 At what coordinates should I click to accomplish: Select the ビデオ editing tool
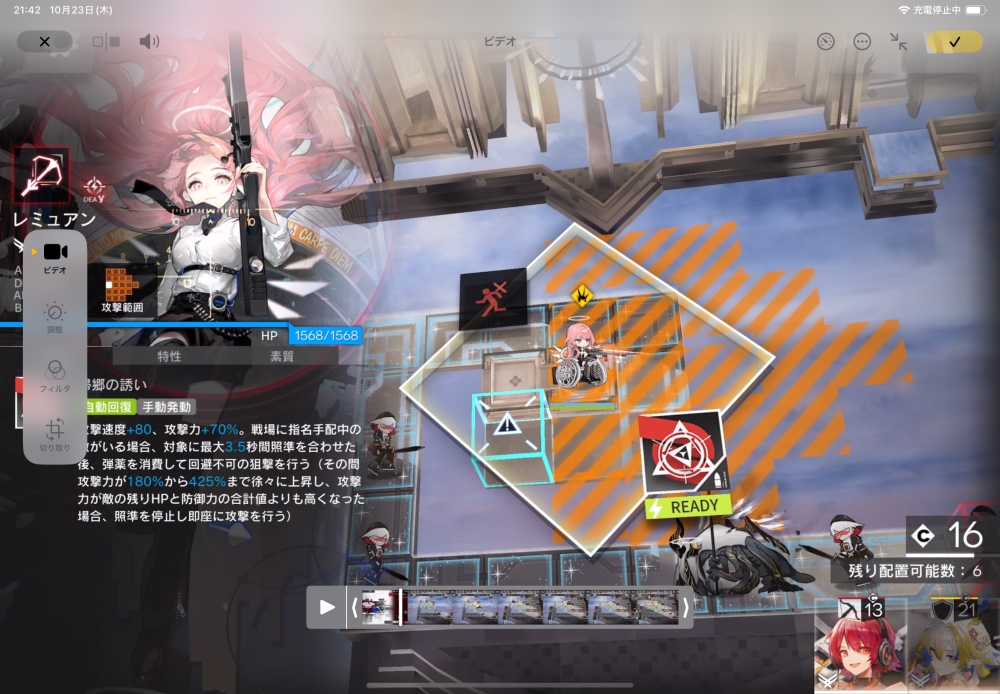[55, 257]
